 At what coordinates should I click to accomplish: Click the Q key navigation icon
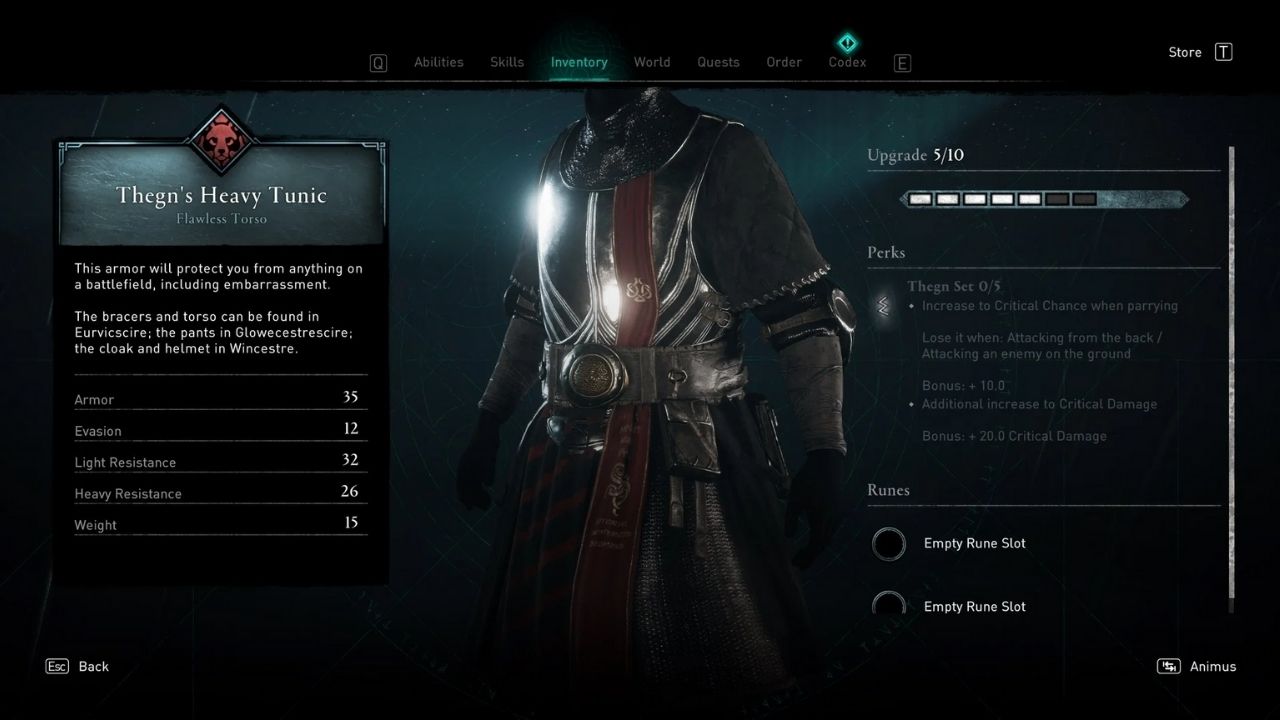[377, 62]
